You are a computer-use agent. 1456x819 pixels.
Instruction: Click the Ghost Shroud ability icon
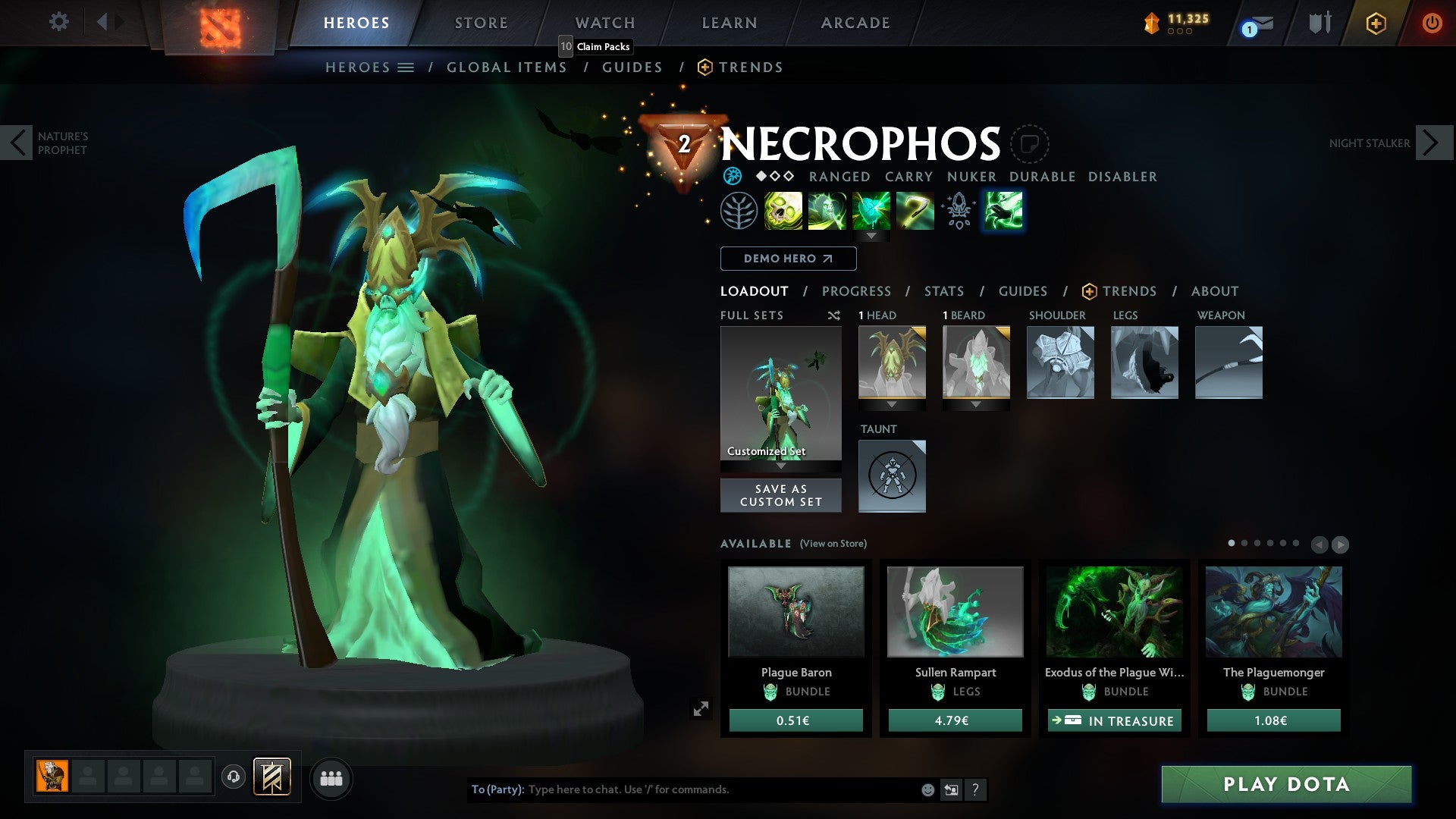(827, 211)
